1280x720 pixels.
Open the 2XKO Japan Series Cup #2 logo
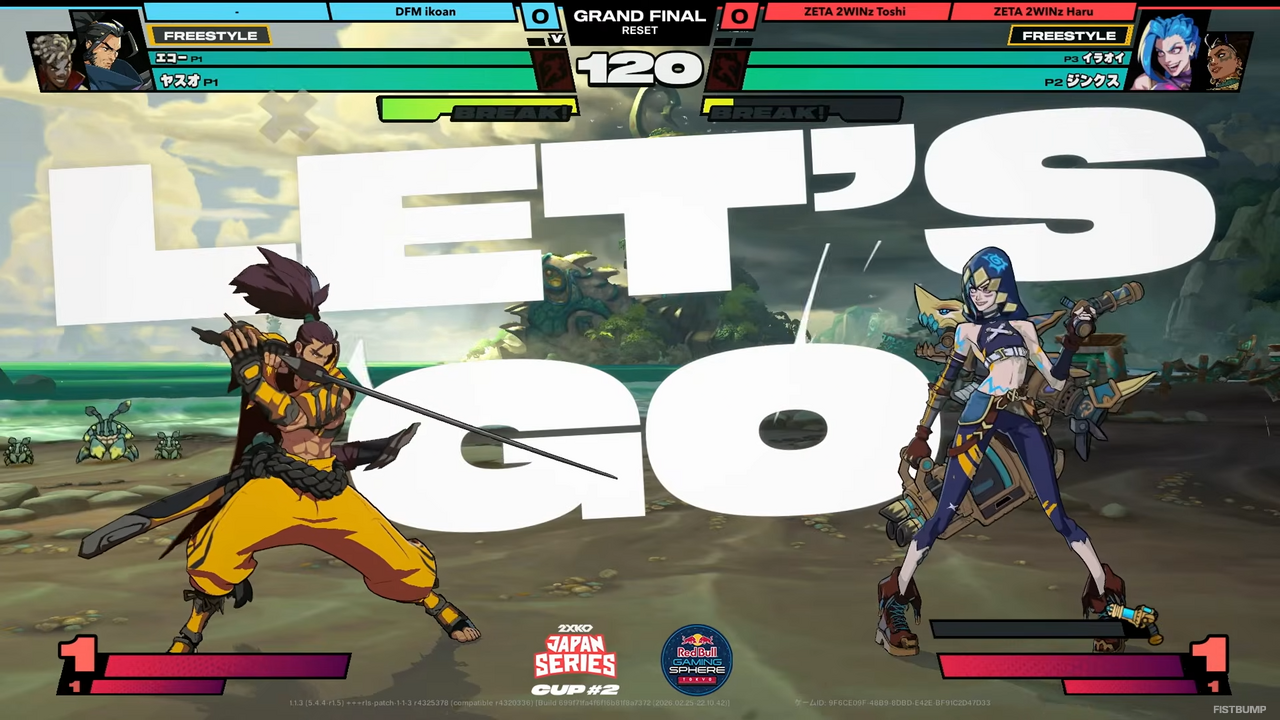coord(576,658)
